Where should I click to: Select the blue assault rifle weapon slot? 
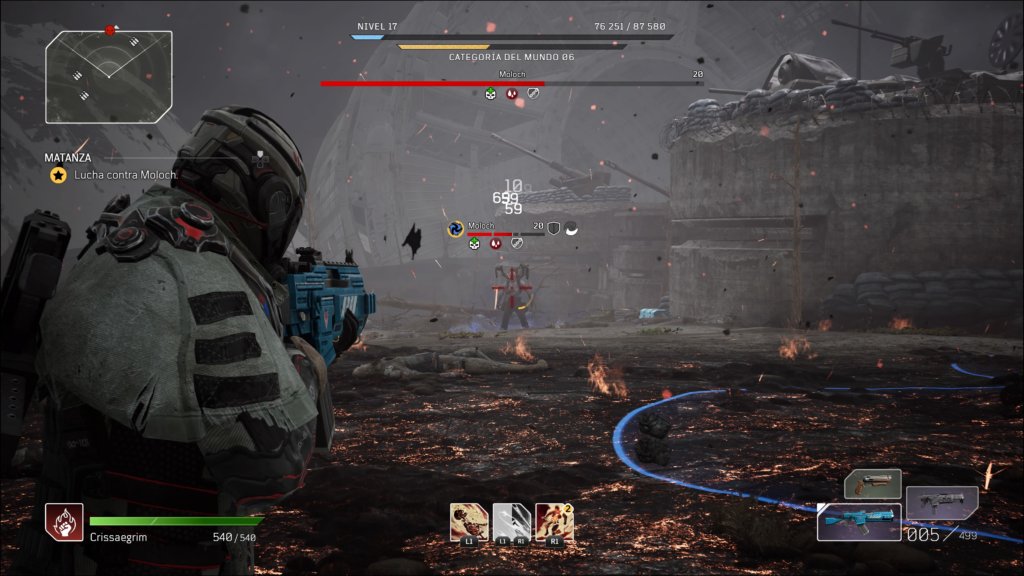(858, 522)
